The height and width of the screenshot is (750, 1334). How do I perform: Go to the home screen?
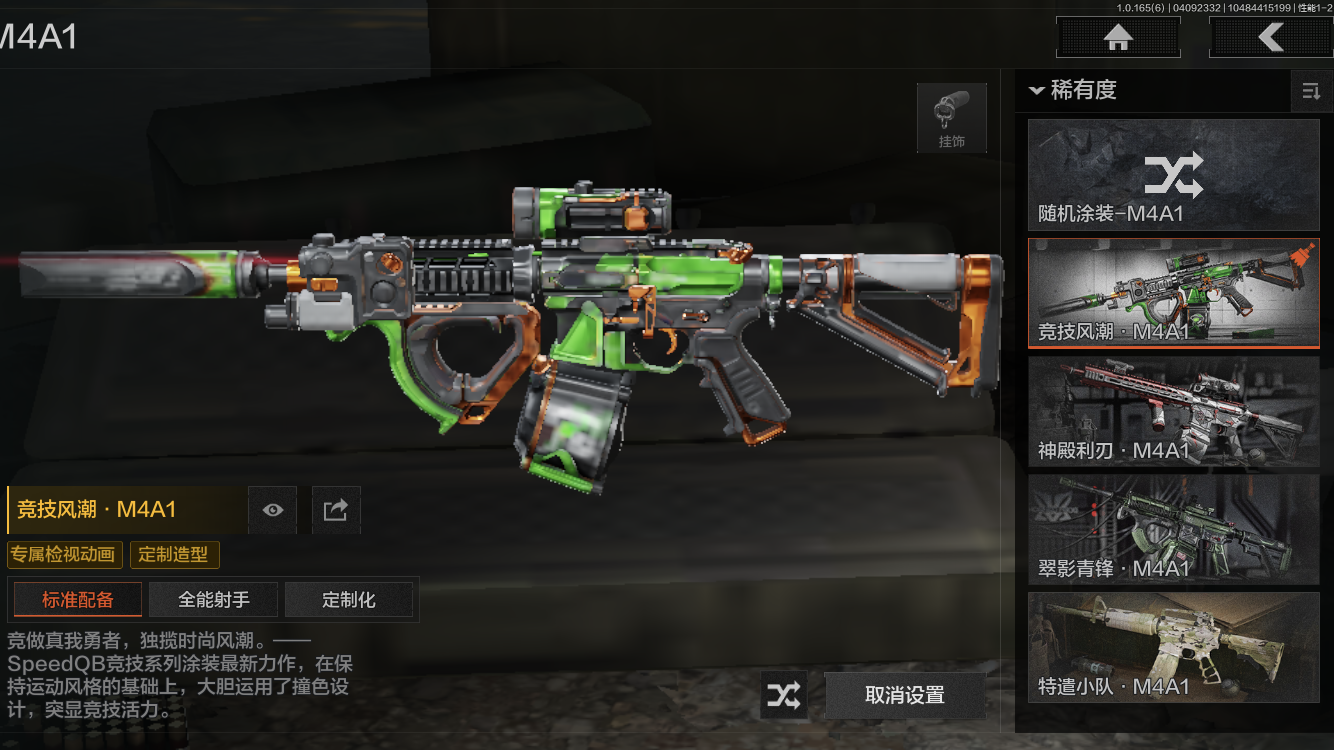pos(1118,38)
